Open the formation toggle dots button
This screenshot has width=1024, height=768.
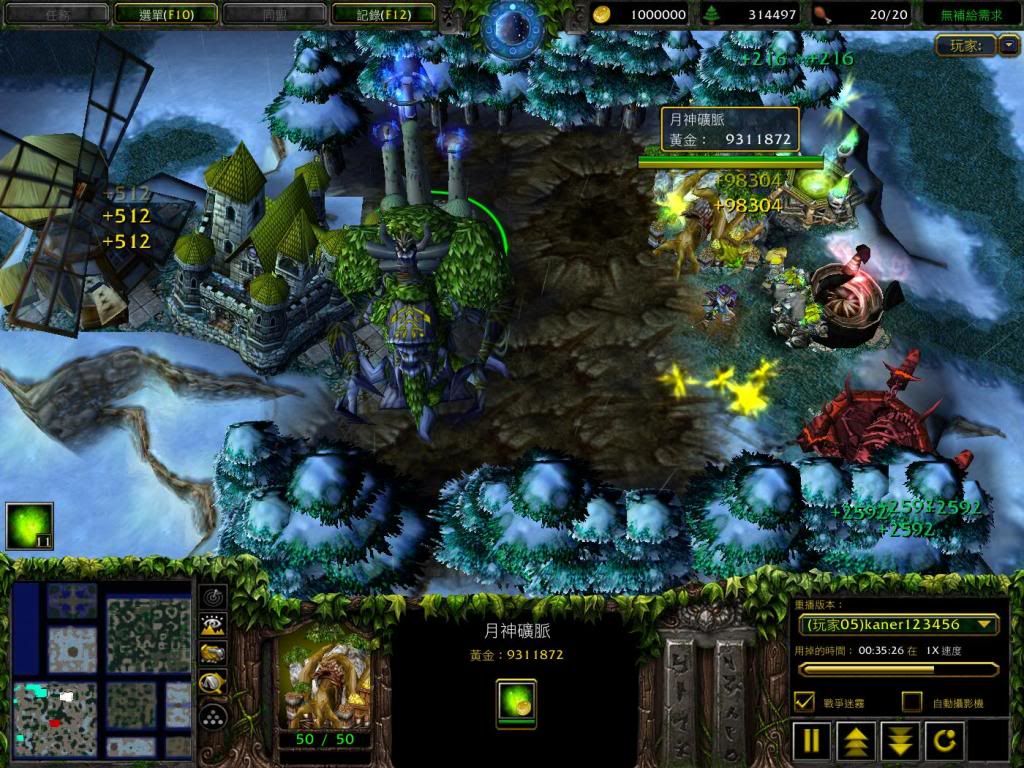point(213,716)
